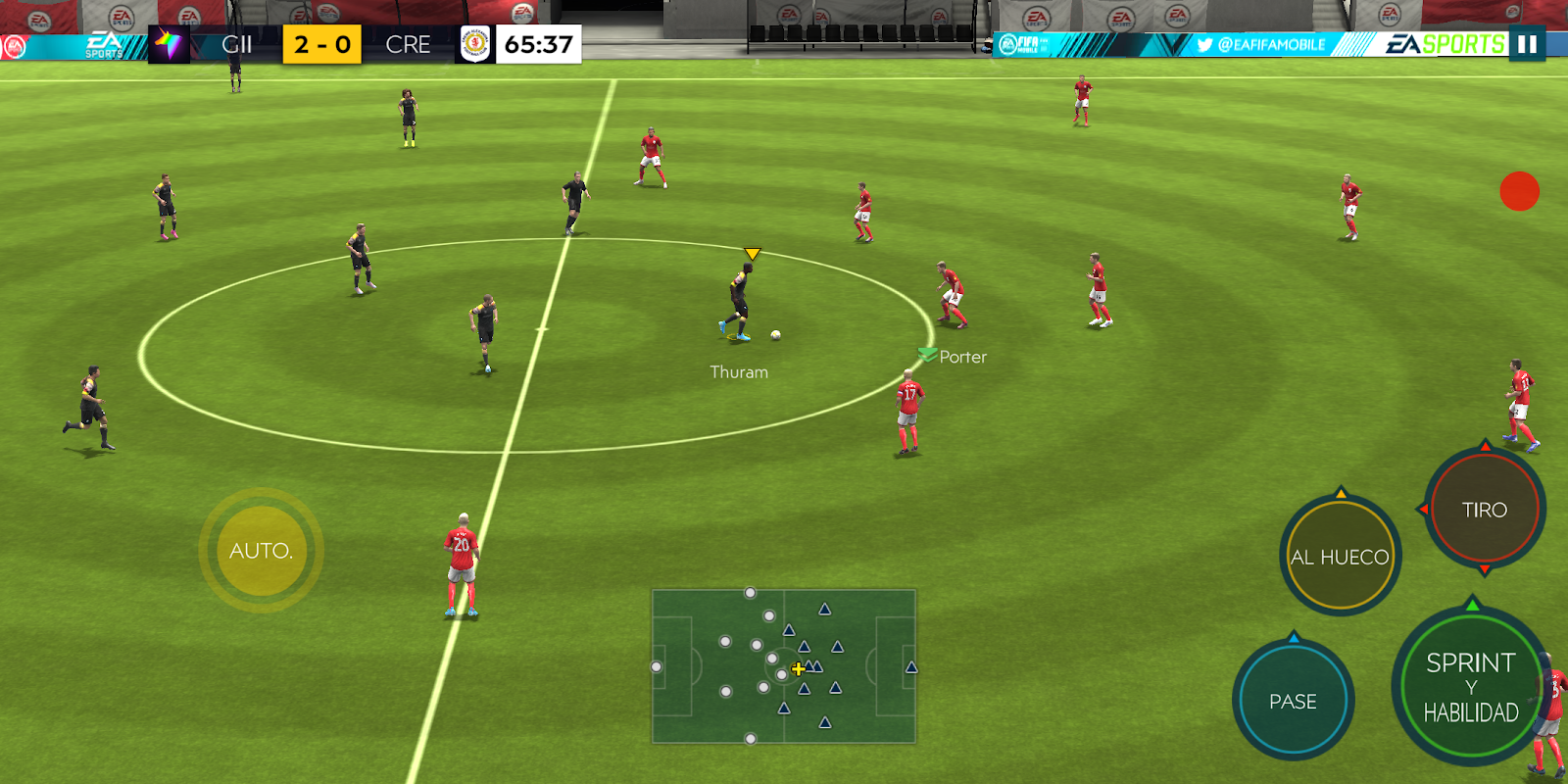This screenshot has width=1568, height=784.
Task: Tap the AUTO virtual joystick
Action: (260, 549)
